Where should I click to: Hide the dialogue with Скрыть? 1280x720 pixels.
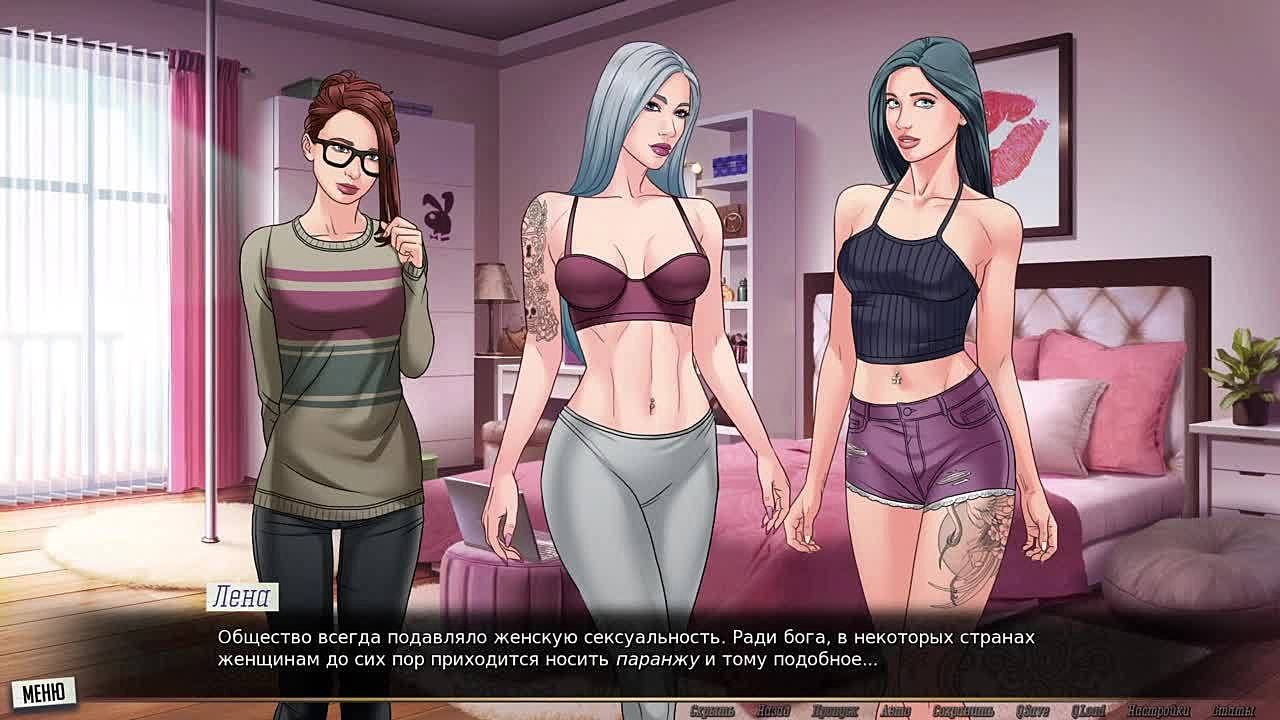pos(712,711)
